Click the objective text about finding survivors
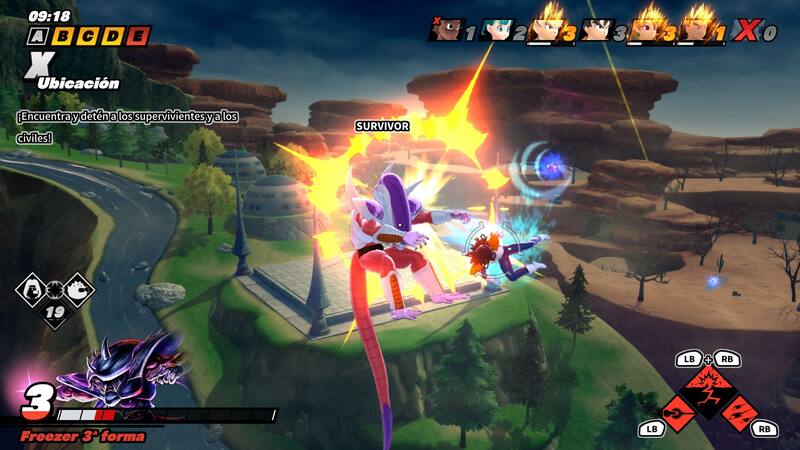Image resolution: width=800 pixels, height=450 pixels. [x=127, y=127]
